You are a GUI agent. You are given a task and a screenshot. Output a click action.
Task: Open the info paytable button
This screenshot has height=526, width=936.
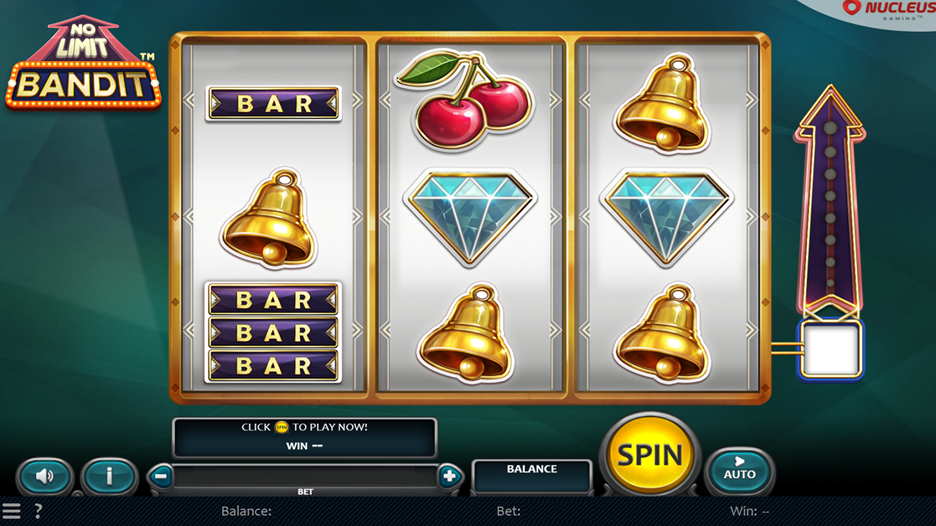point(108,476)
